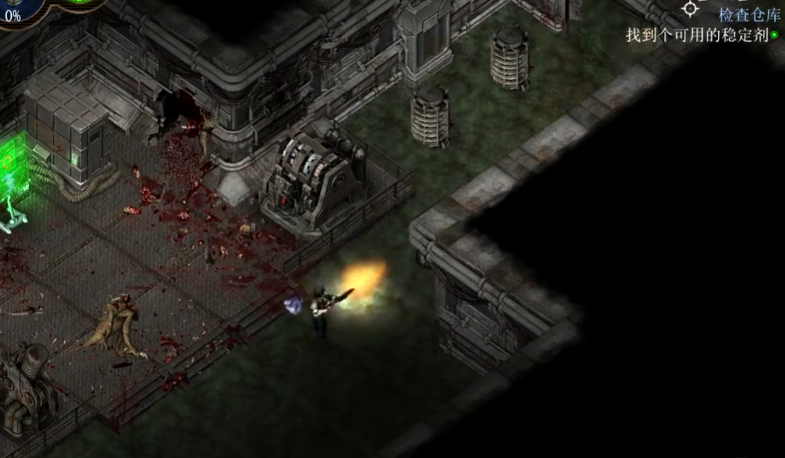Click the crosshair objective marker icon

point(690,8)
